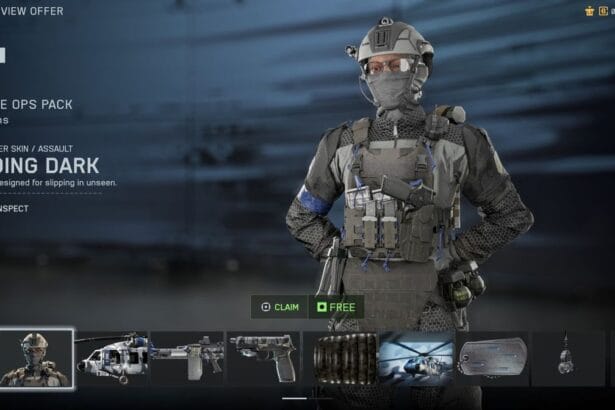Select the soldier skin thumbnail
The image size is (615, 410).
click(x=36, y=358)
